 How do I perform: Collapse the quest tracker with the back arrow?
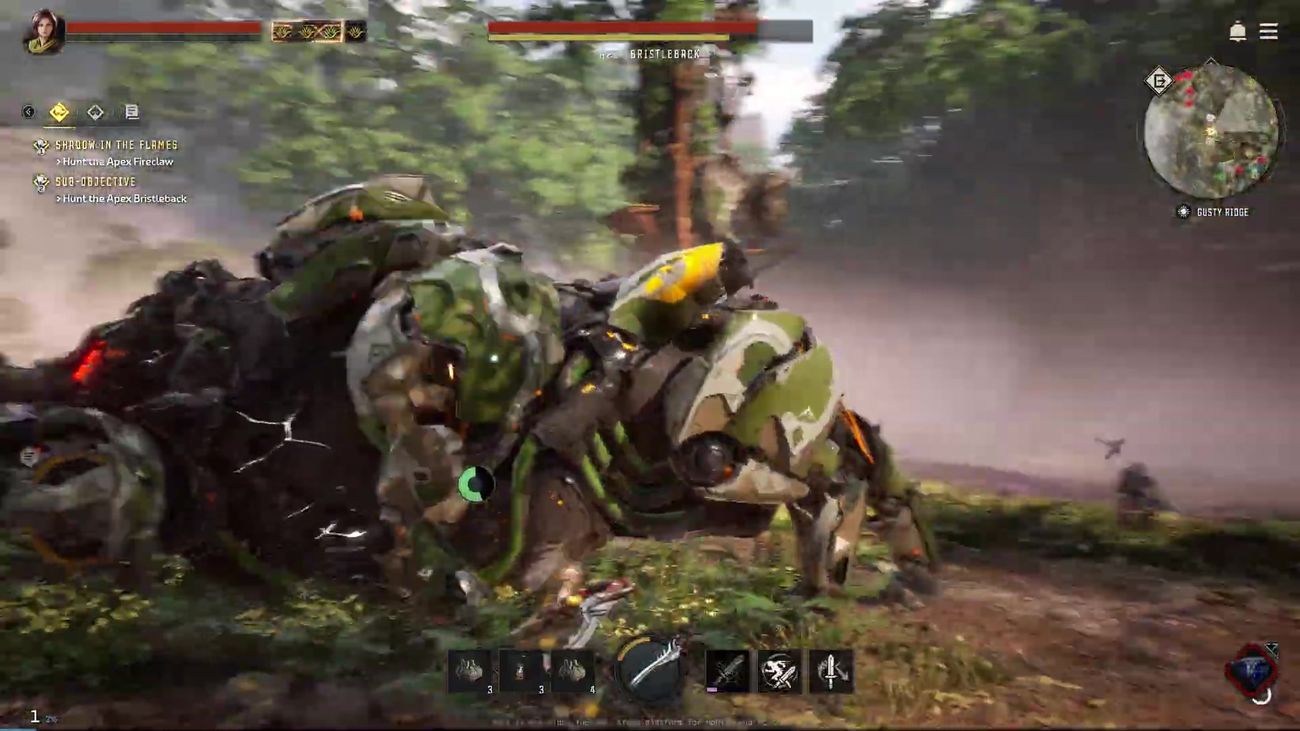pos(28,112)
